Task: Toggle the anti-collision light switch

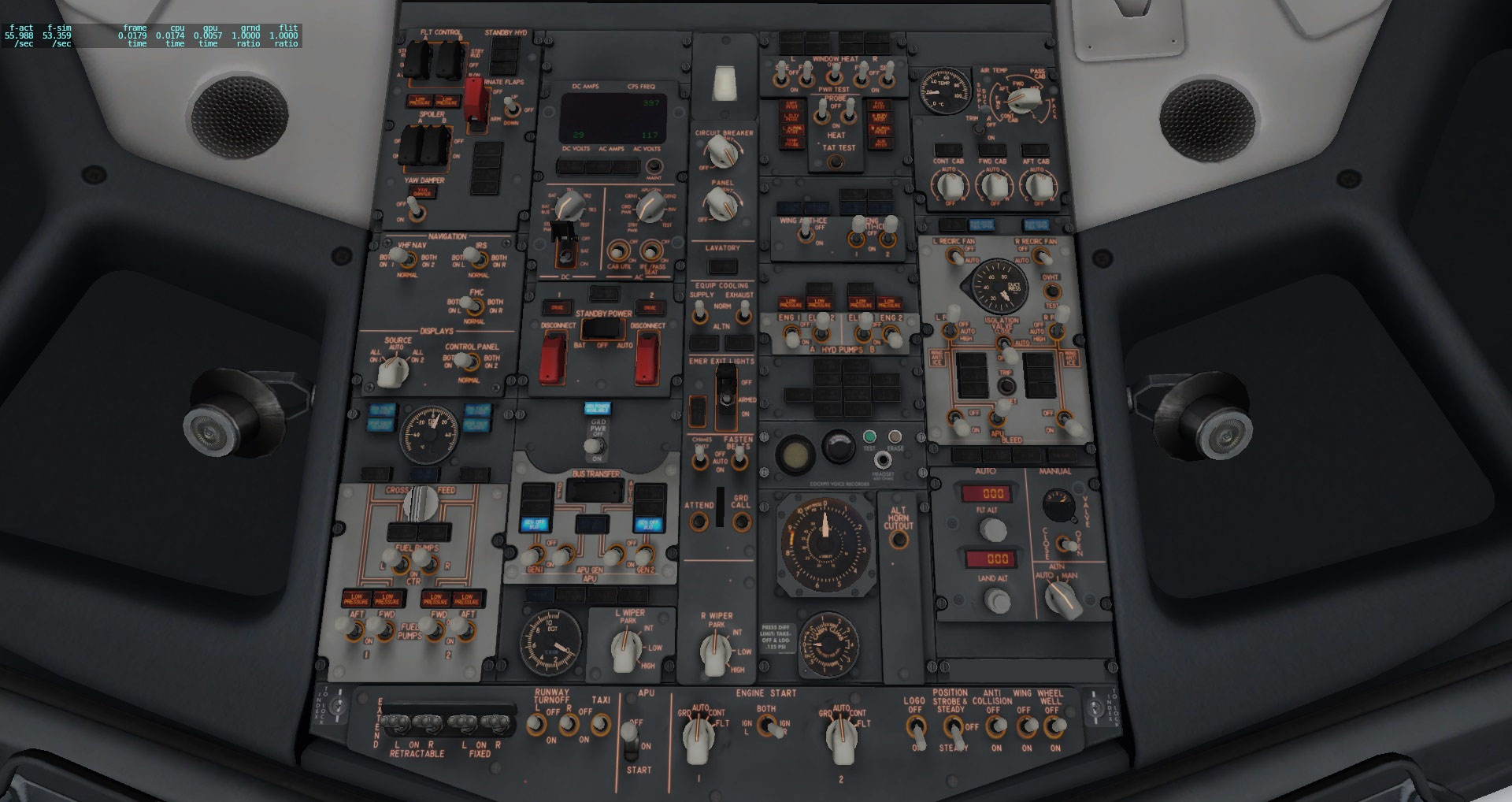Action: tap(998, 726)
